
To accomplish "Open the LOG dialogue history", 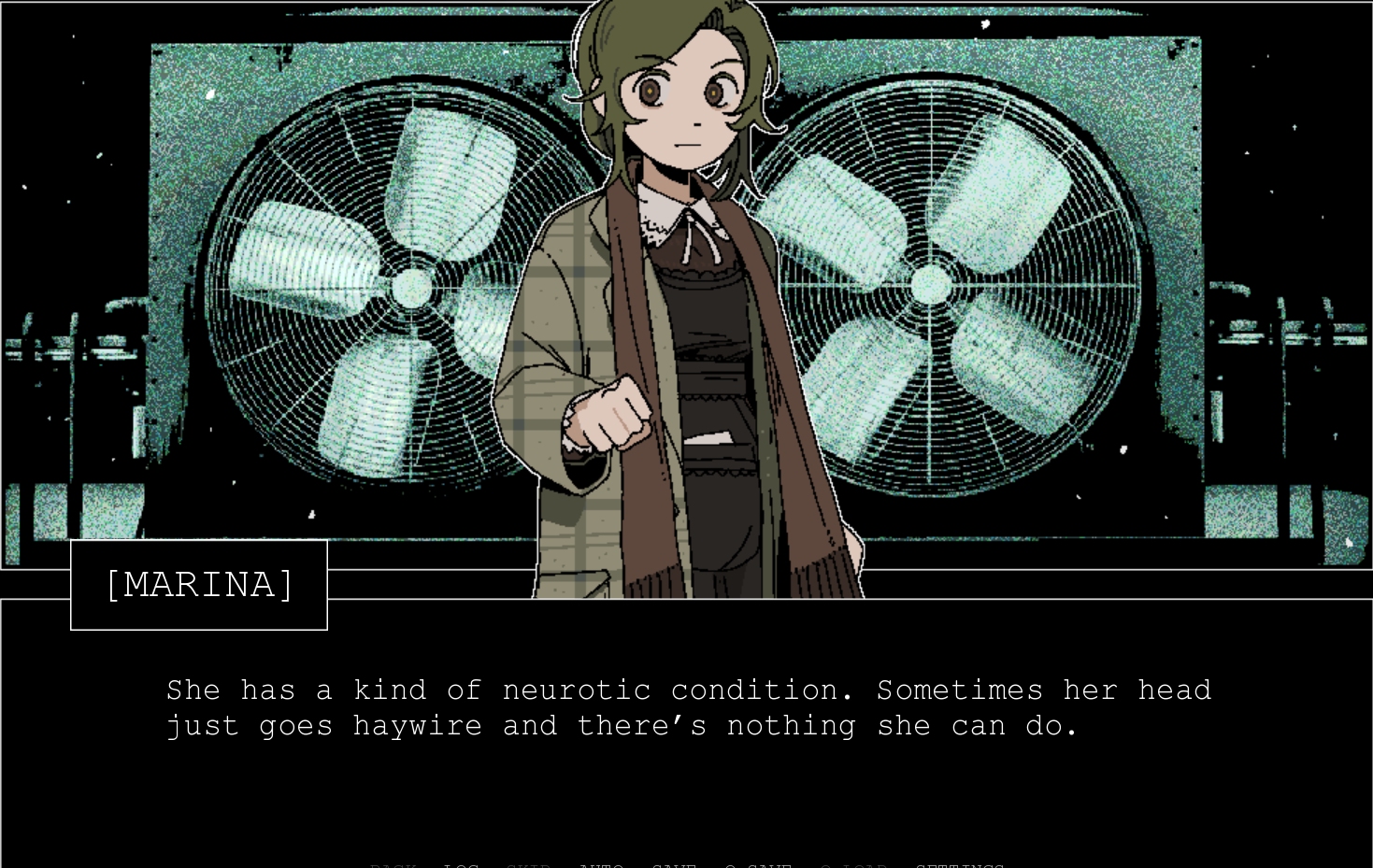I will click(461, 864).
